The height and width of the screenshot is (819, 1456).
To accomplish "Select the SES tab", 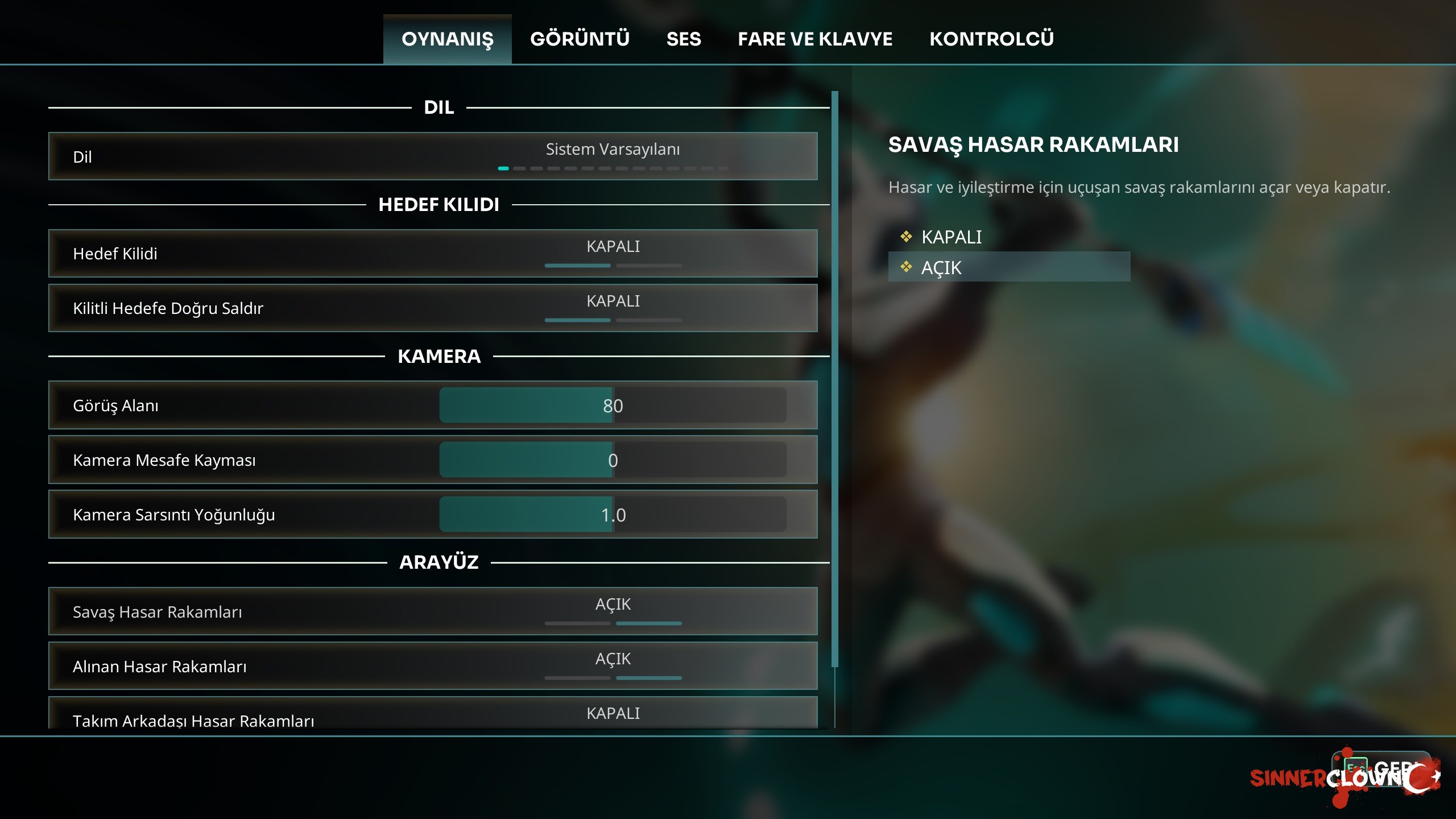I will (684, 39).
